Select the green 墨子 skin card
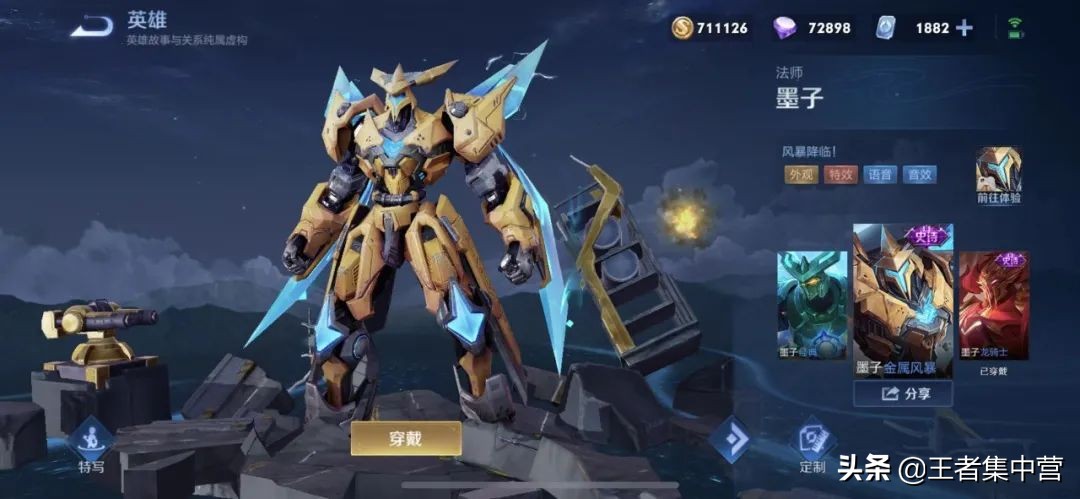1080x499 pixels. (x=812, y=305)
